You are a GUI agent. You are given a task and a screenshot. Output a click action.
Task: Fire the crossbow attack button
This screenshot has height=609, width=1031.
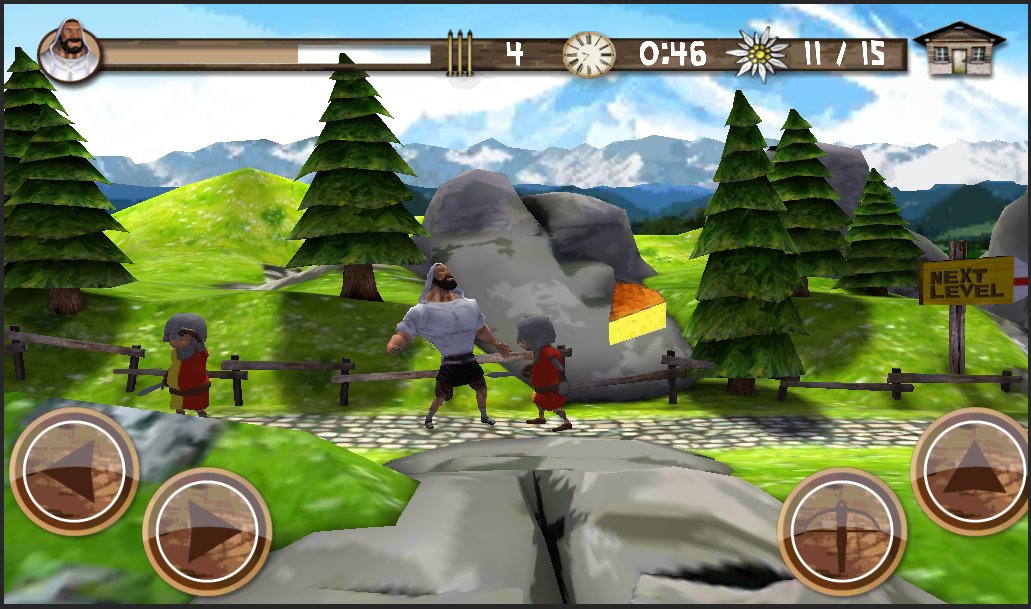[842, 531]
